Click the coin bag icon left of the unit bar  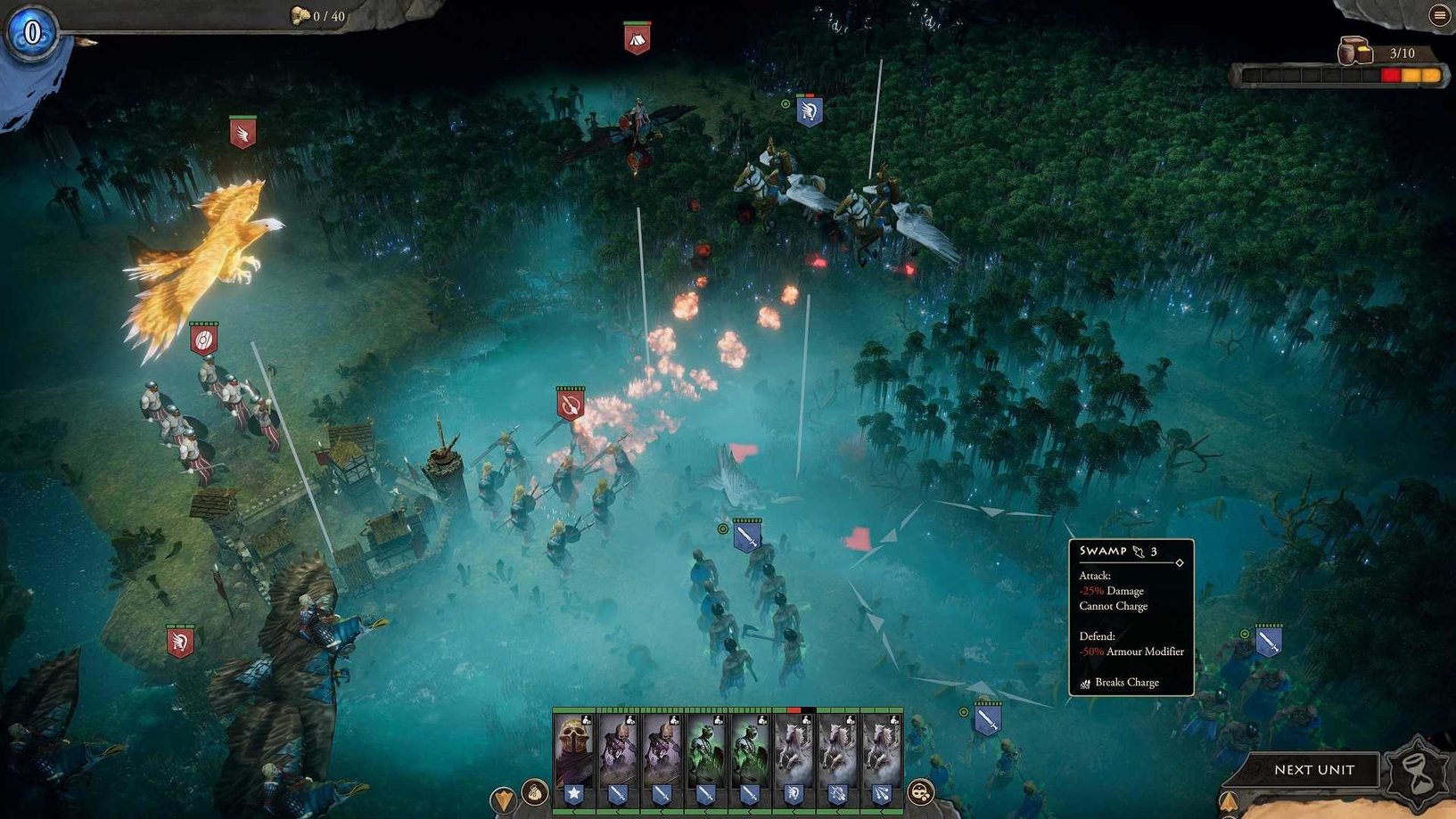tap(534, 792)
